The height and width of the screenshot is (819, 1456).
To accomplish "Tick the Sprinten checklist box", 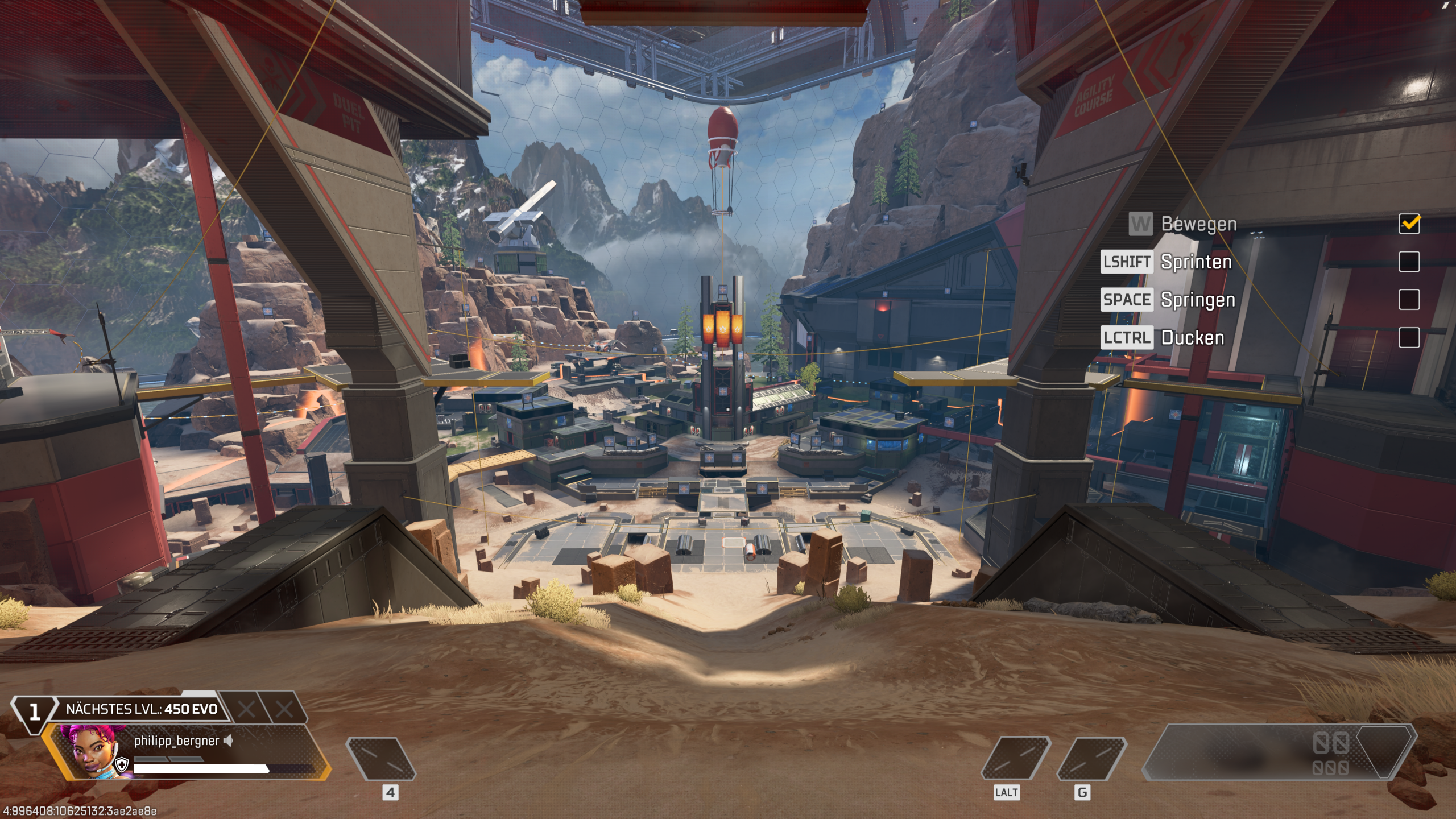I will 1409,262.
